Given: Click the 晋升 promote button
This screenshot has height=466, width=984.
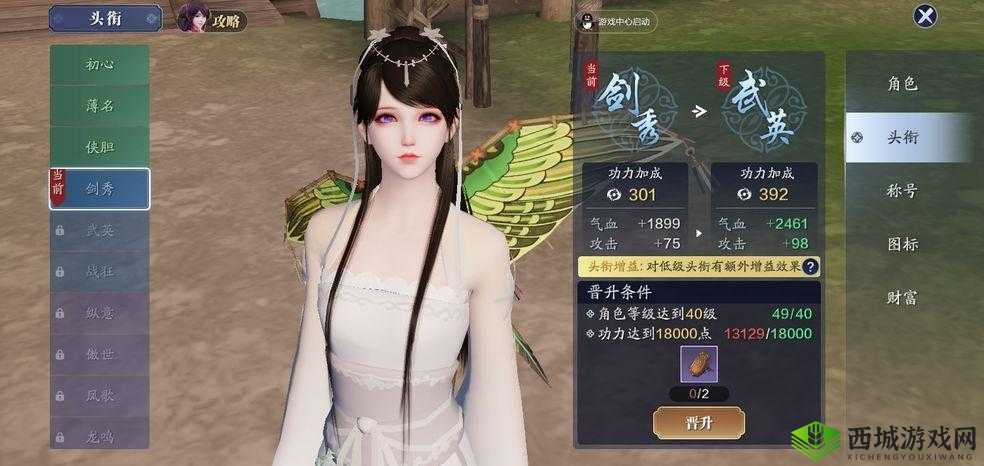Looking at the screenshot, I should pyautogui.click(x=699, y=422).
